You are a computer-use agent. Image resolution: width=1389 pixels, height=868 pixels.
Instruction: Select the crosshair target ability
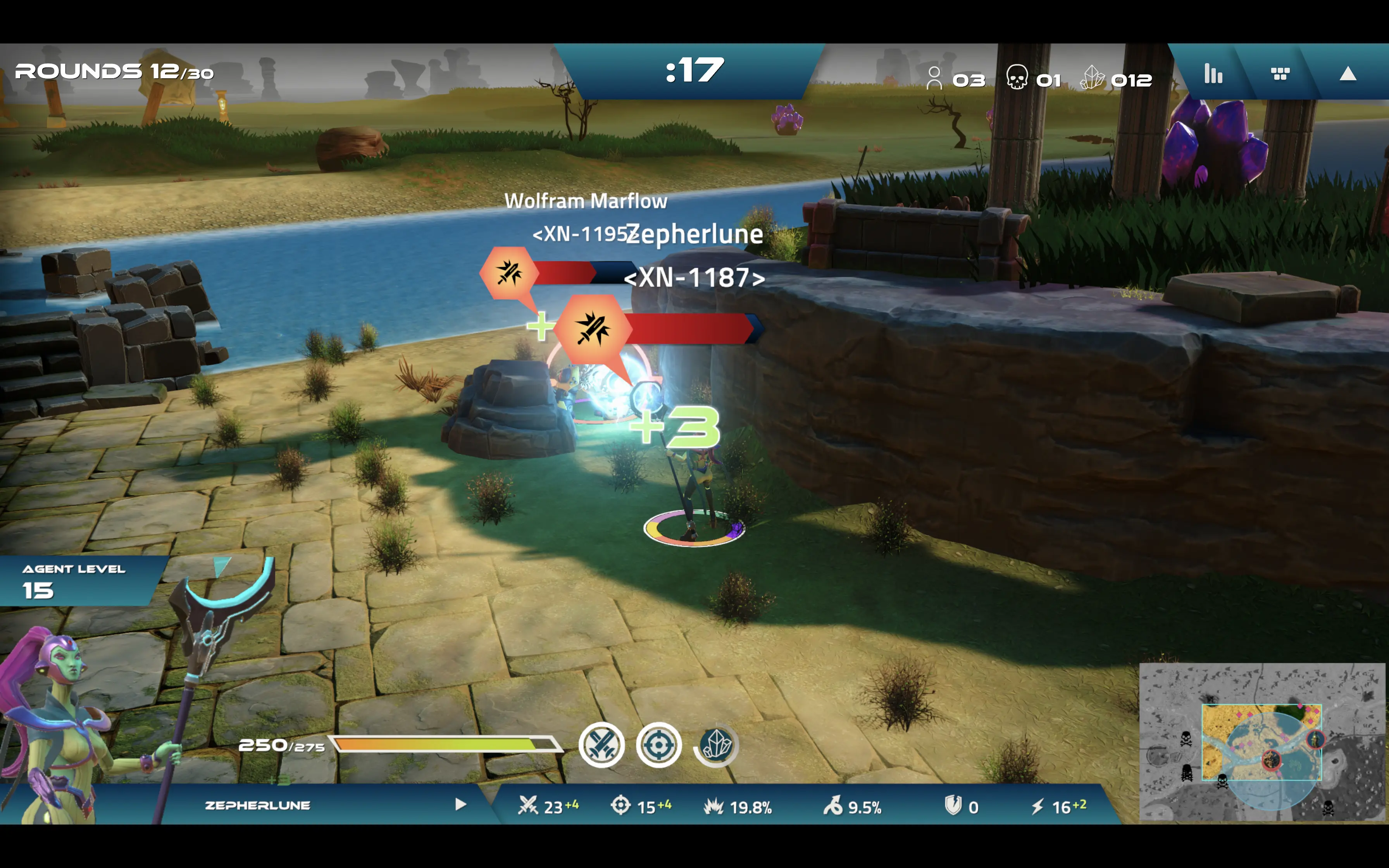tap(658, 745)
